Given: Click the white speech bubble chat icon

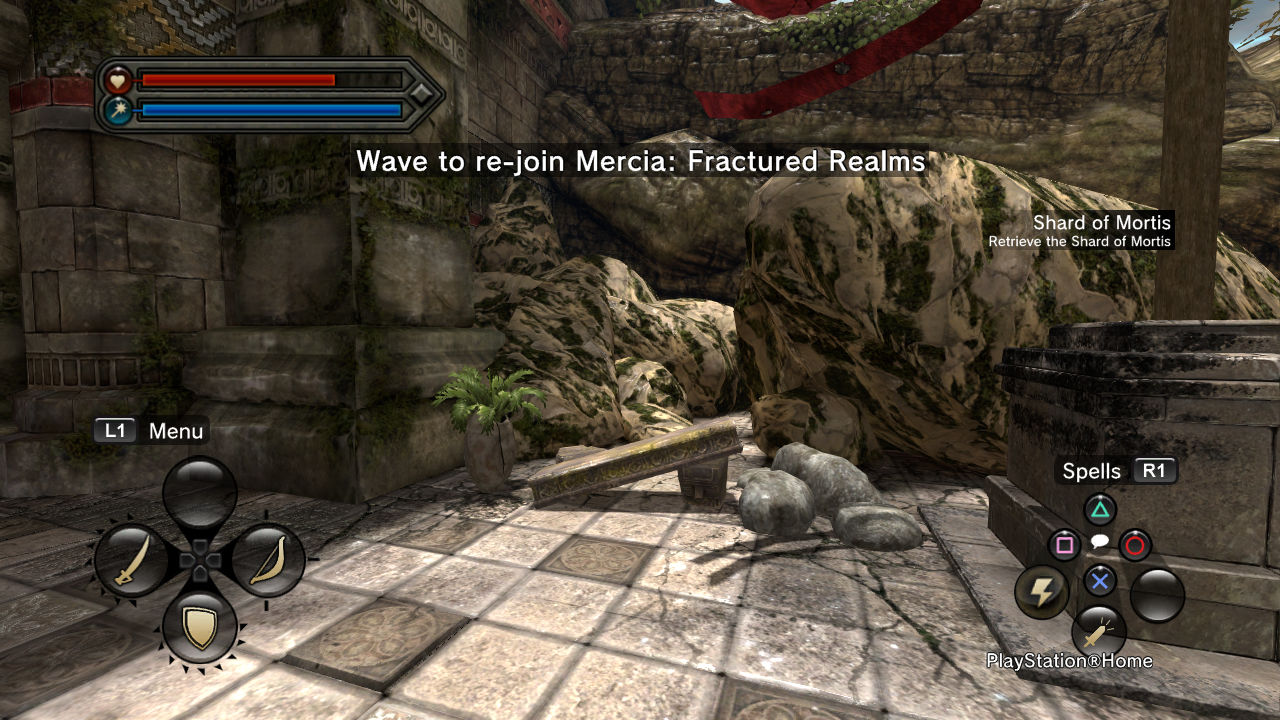Looking at the screenshot, I should pyautogui.click(x=1099, y=542).
